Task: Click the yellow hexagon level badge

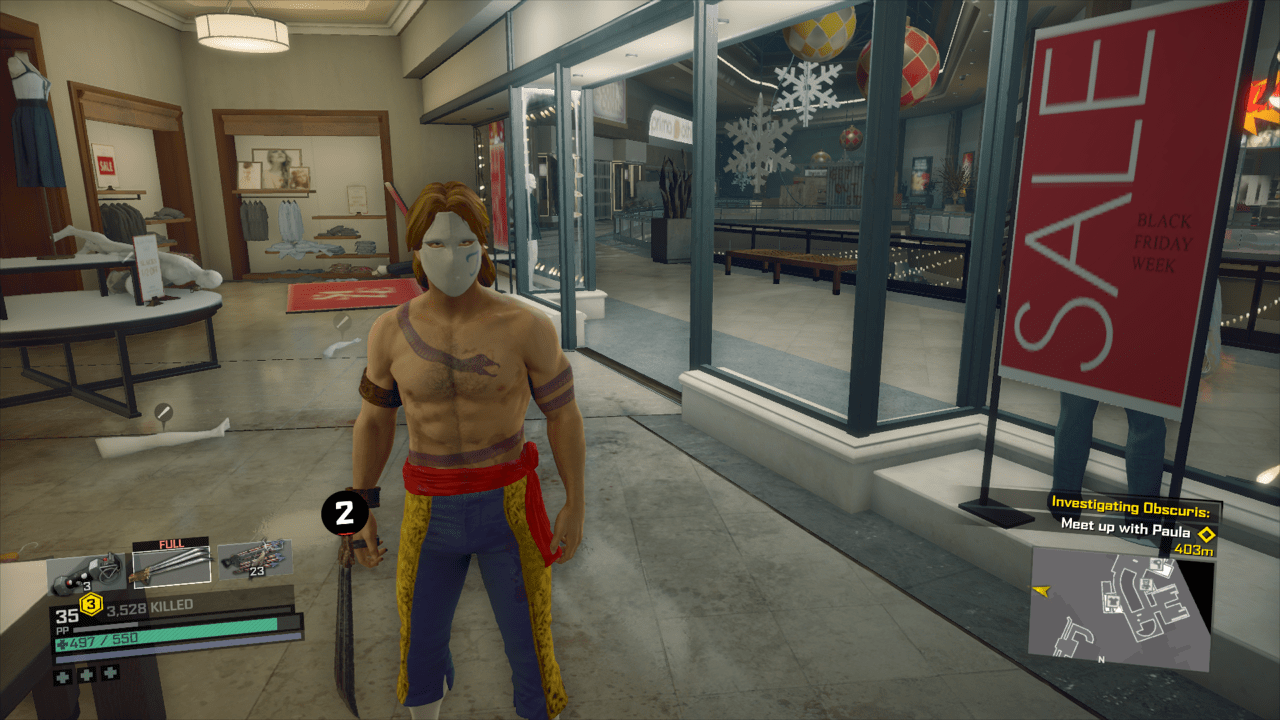Action: tap(92, 603)
